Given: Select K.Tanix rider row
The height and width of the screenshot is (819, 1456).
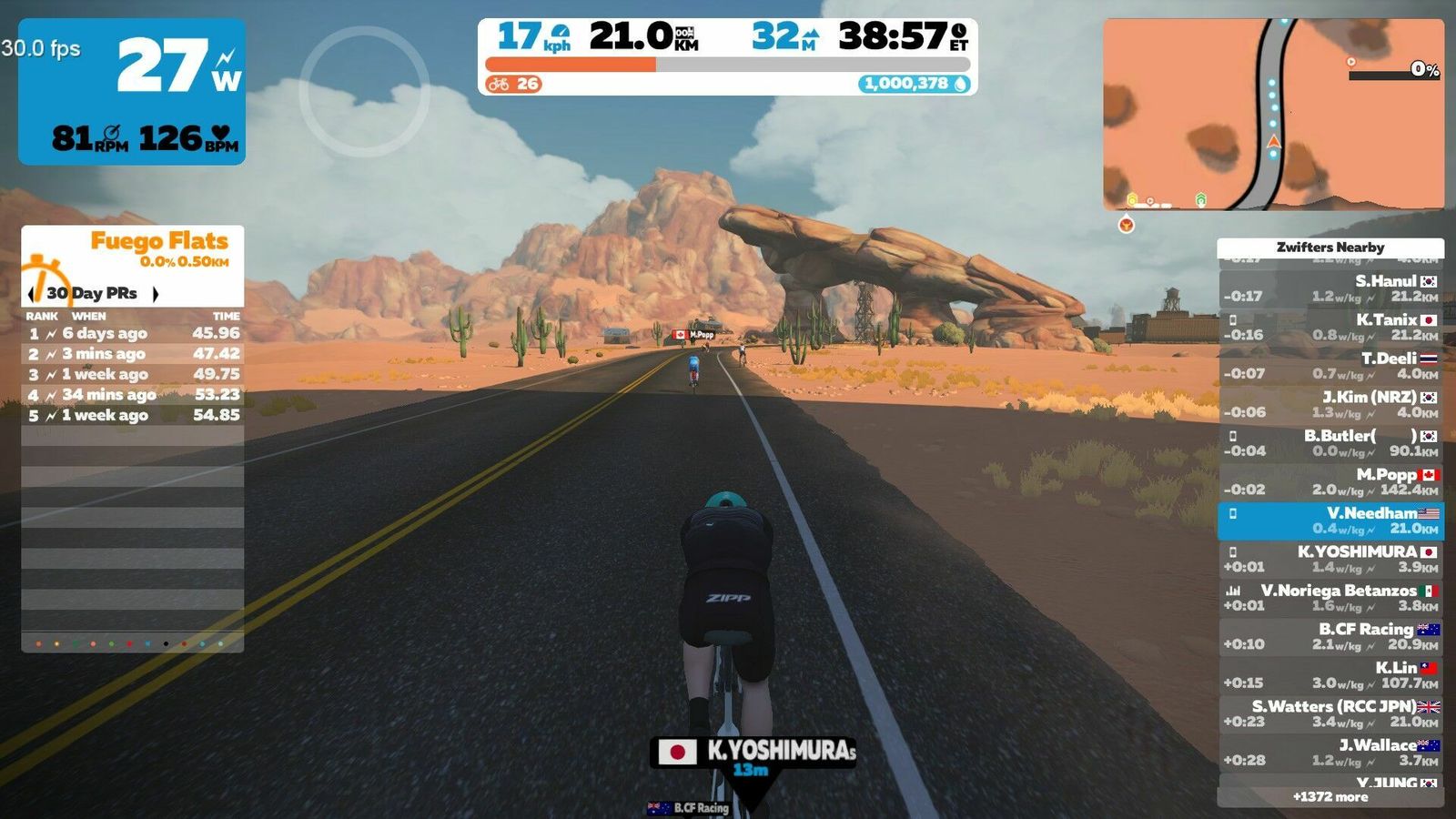Looking at the screenshot, I should (1330, 327).
